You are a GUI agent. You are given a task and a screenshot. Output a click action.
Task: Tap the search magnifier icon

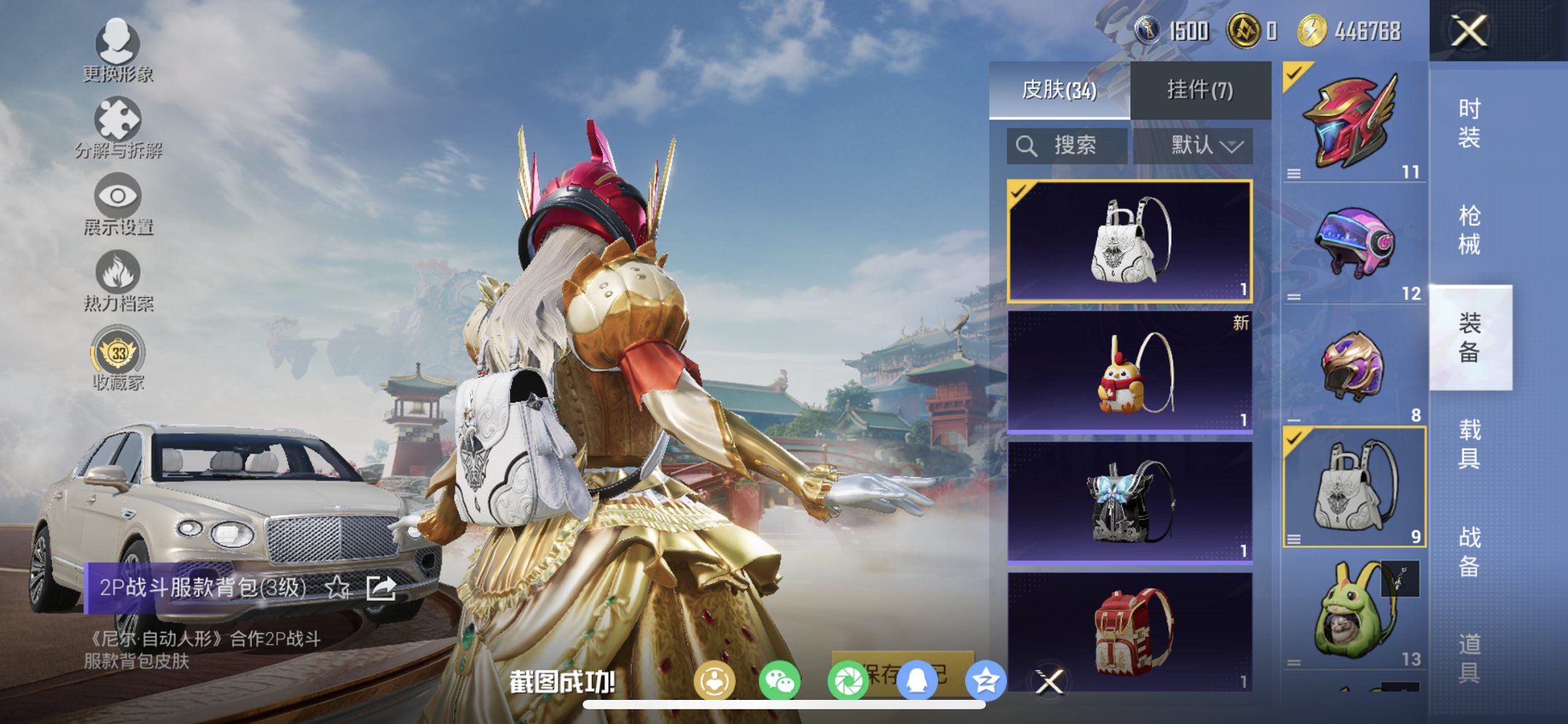click(x=1027, y=145)
